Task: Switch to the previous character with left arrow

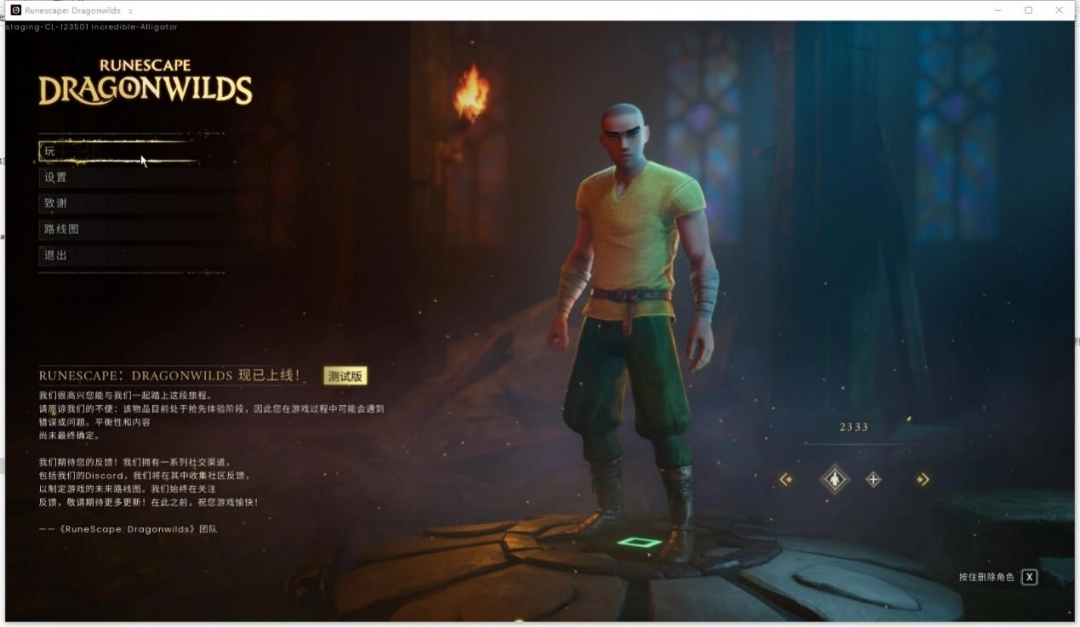Action: pos(786,479)
